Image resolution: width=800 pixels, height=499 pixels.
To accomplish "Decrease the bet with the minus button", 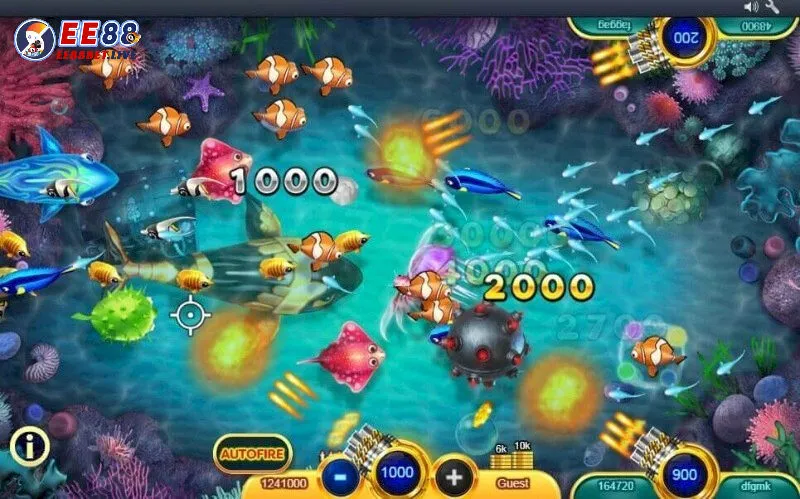I will pyautogui.click(x=343, y=473).
